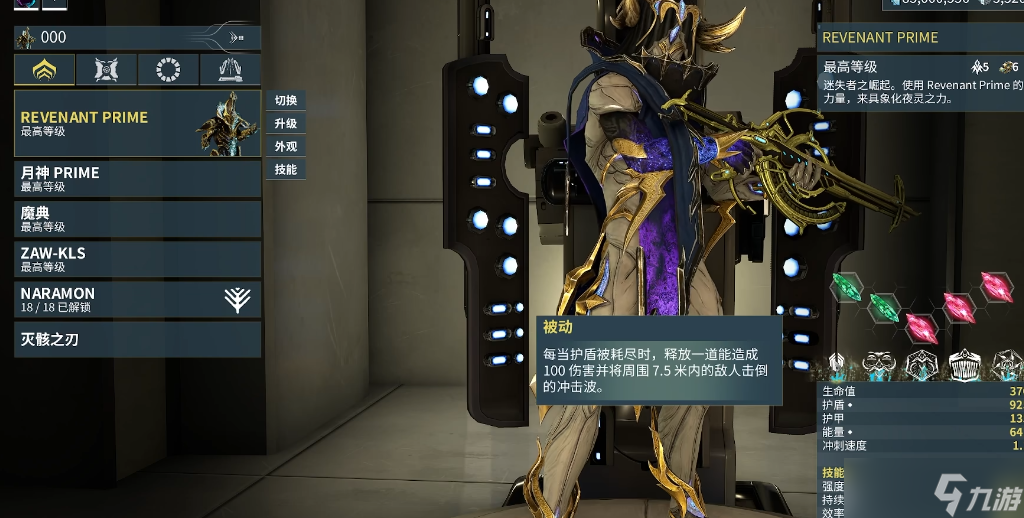
Task: Switch to the companion robot tab
Action: (x=106, y=70)
